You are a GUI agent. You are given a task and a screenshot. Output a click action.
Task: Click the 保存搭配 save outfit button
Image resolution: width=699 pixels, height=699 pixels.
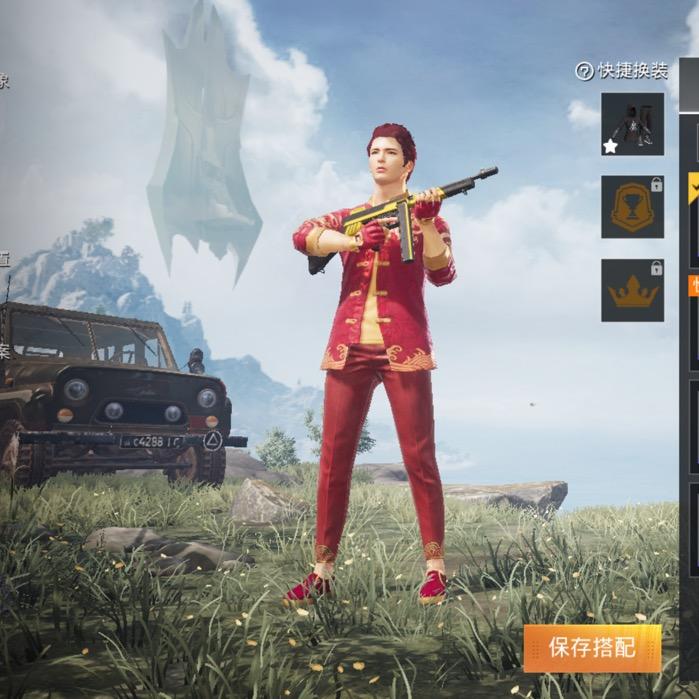pyautogui.click(x=592, y=648)
